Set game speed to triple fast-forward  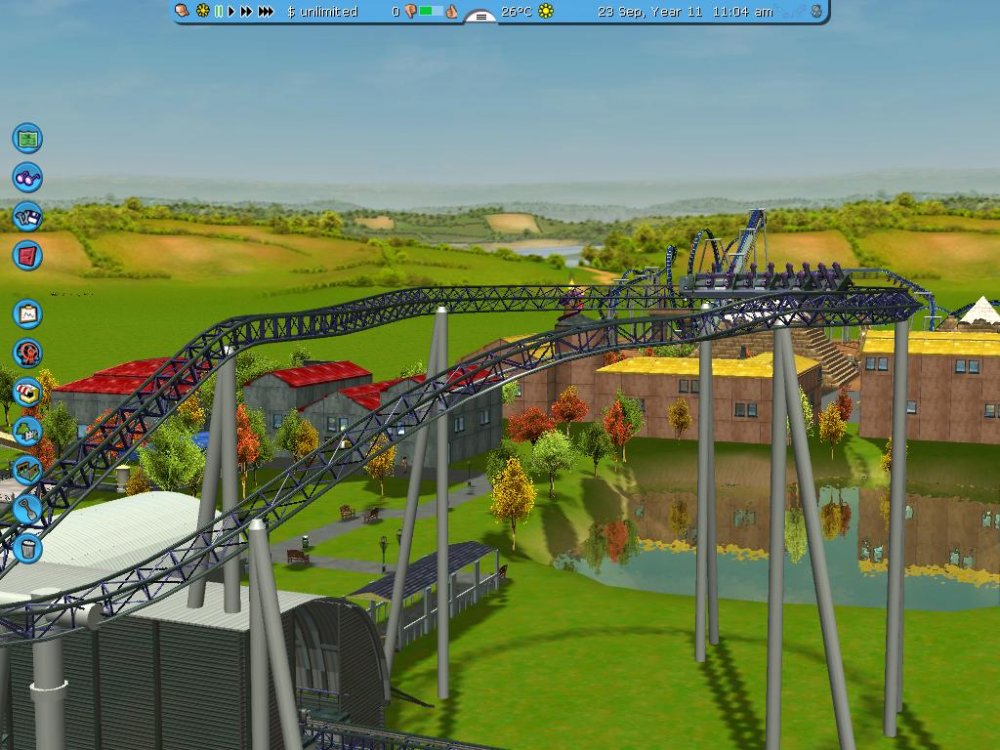(x=265, y=11)
